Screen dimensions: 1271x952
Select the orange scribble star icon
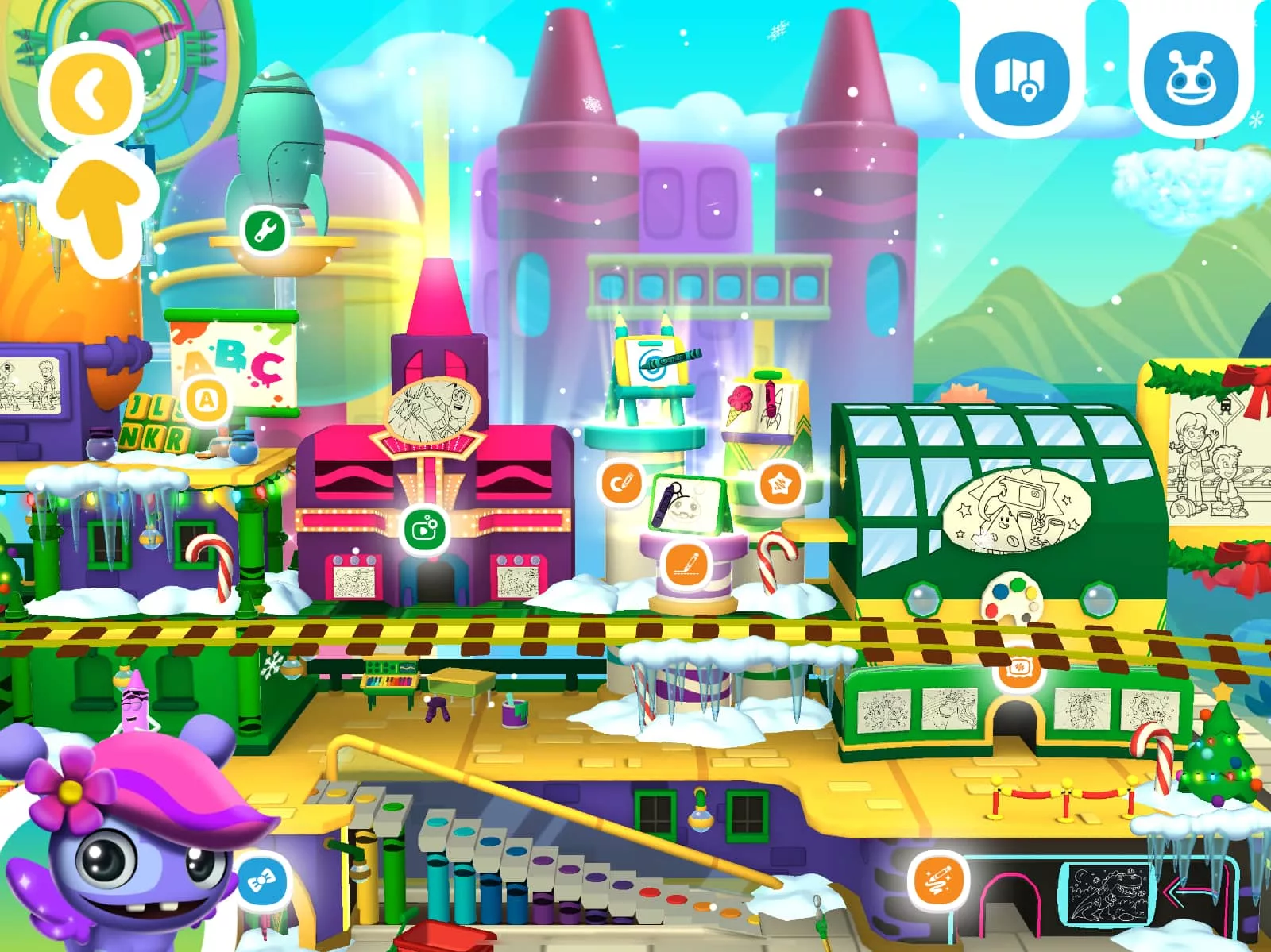(778, 483)
